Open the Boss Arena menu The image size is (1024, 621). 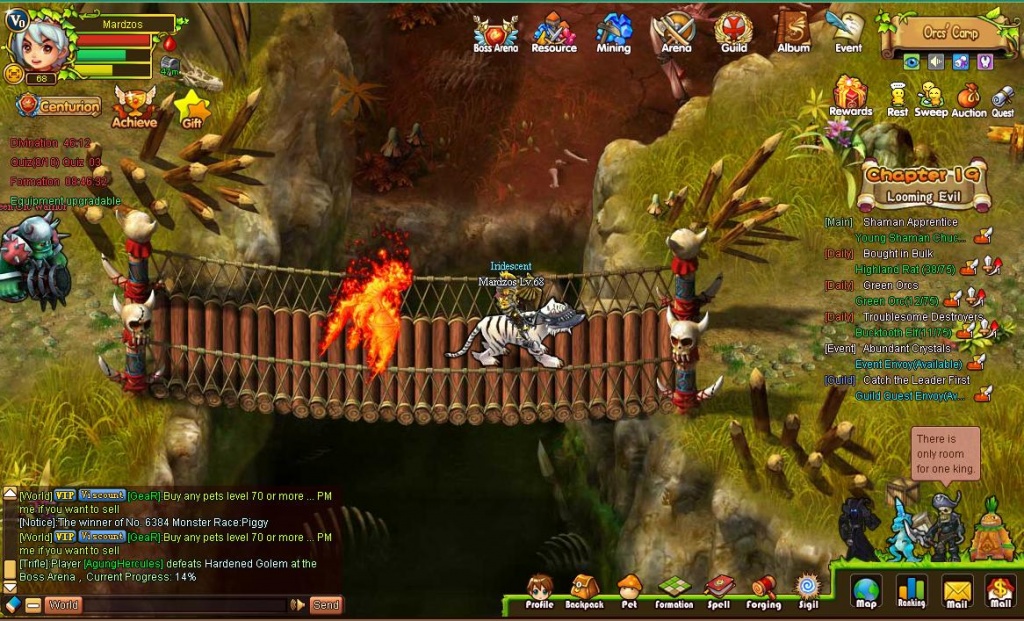click(495, 32)
